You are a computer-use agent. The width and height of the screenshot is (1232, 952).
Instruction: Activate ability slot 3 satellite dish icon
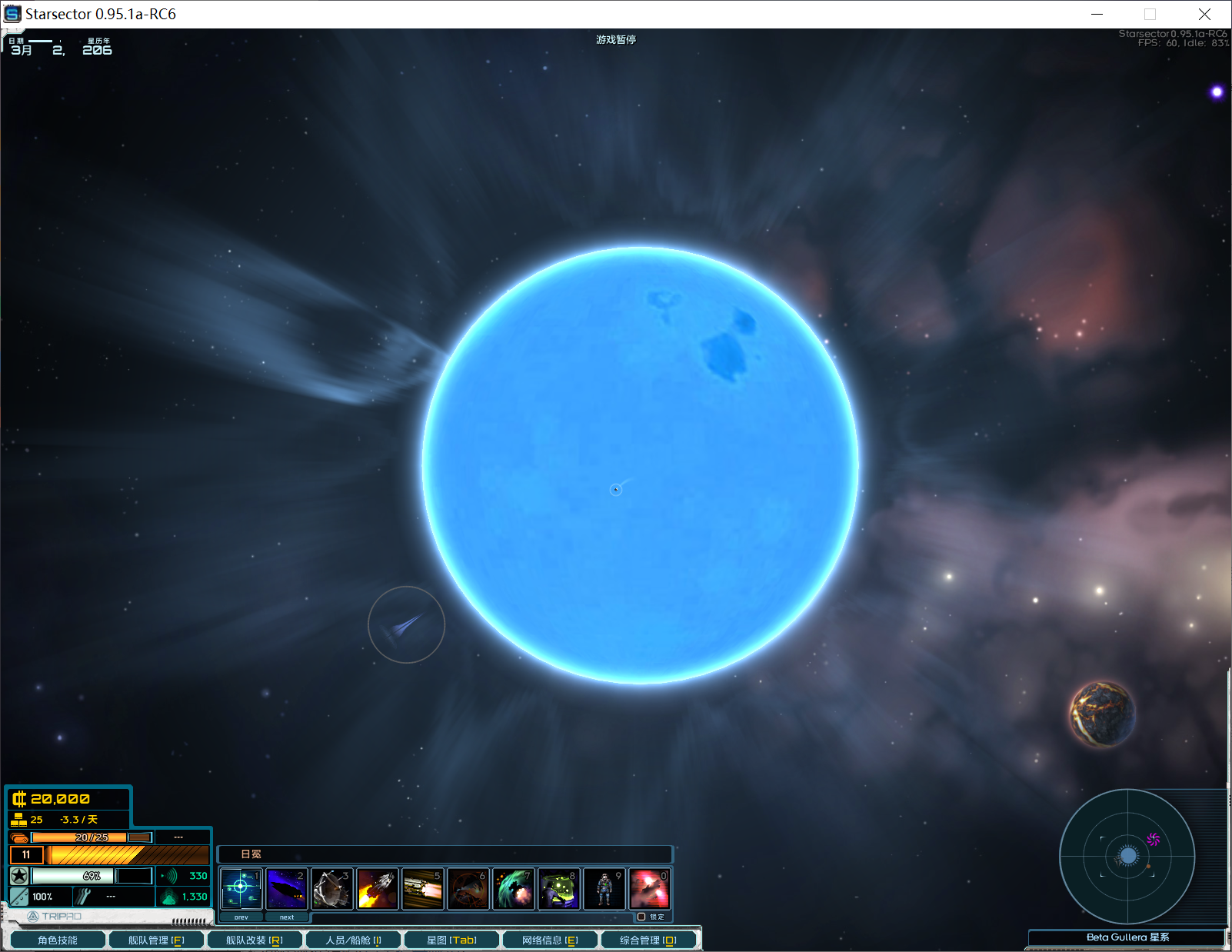point(332,889)
